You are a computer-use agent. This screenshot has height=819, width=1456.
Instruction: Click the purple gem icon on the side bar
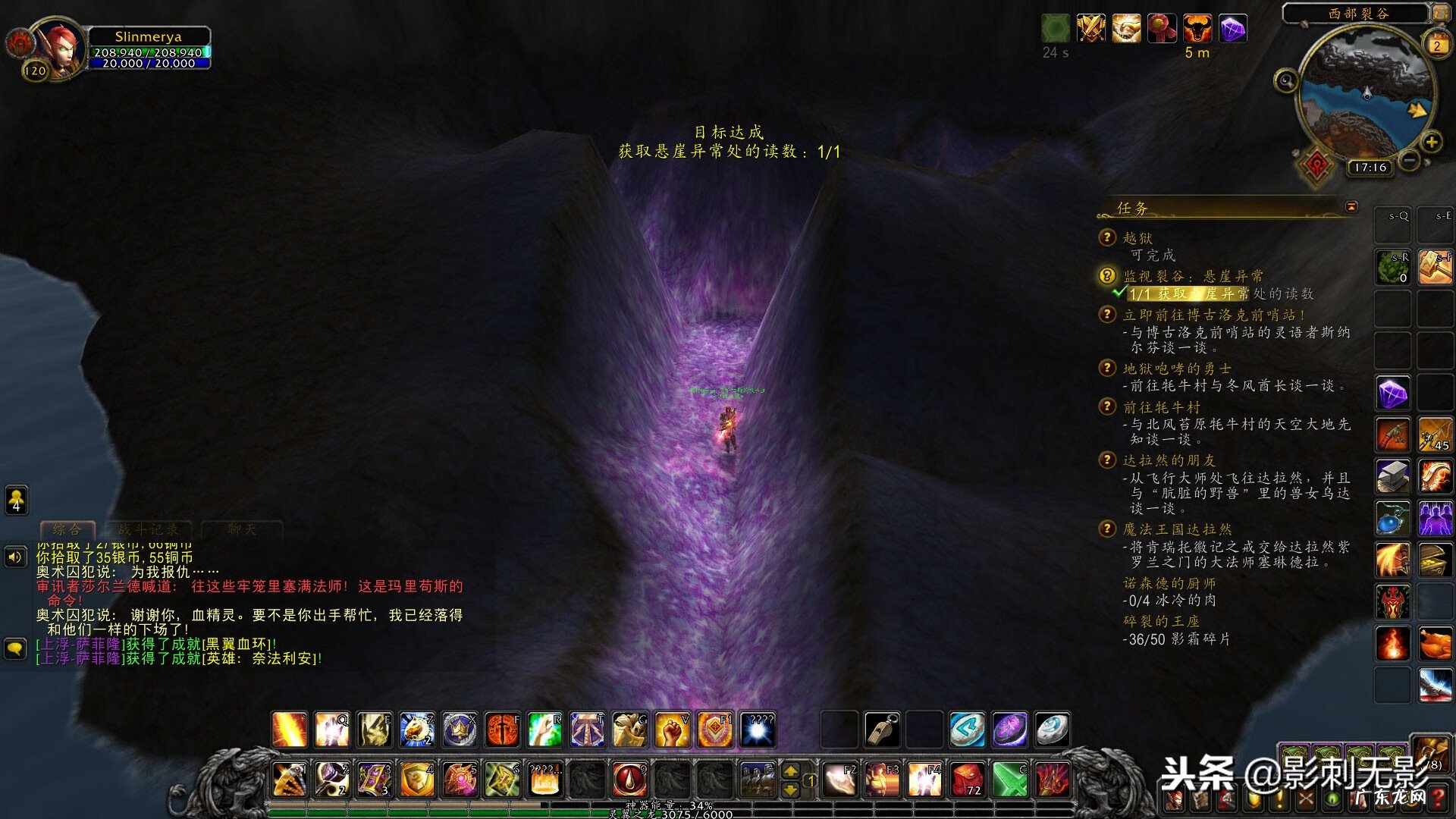pos(1393,394)
